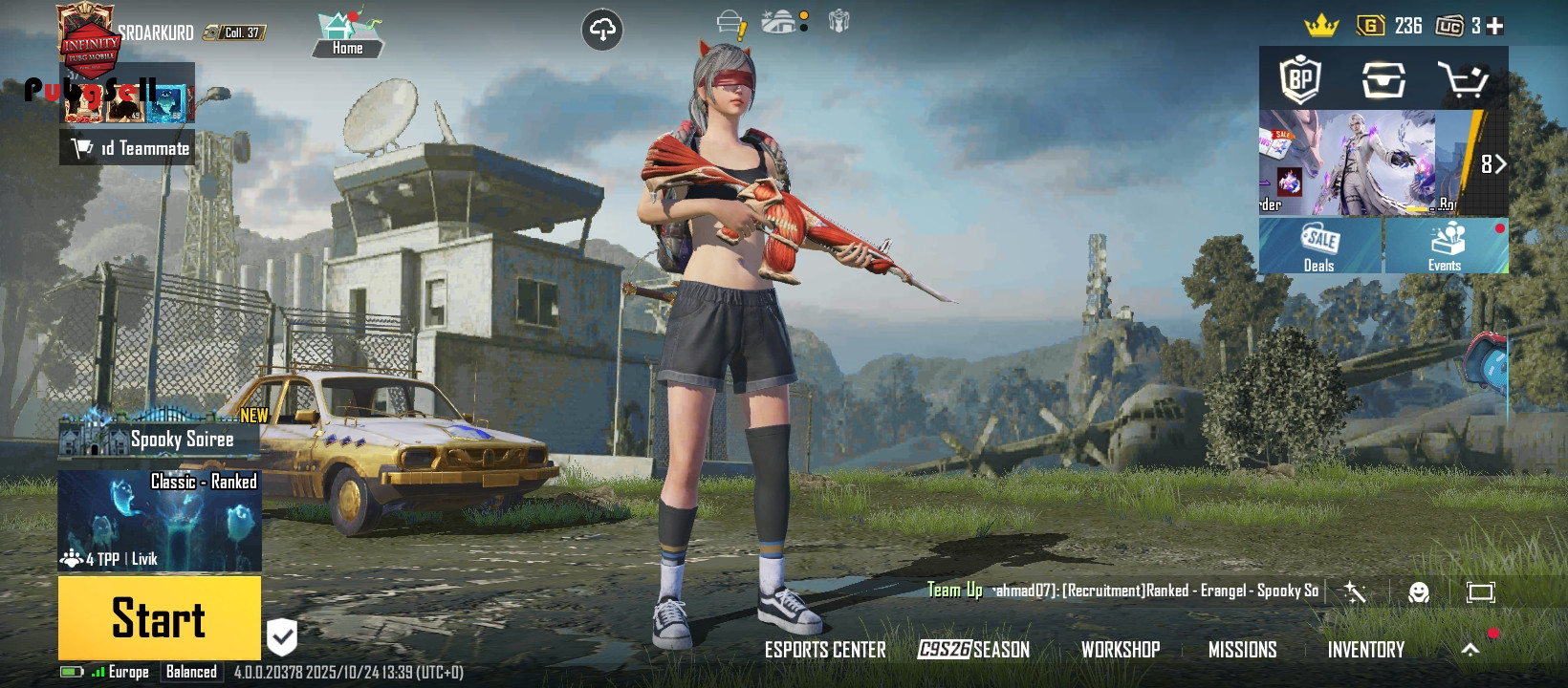Open the Classic - Ranked mode selector
The height and width of the screenshot is (688, 1568).
(160, 521)
